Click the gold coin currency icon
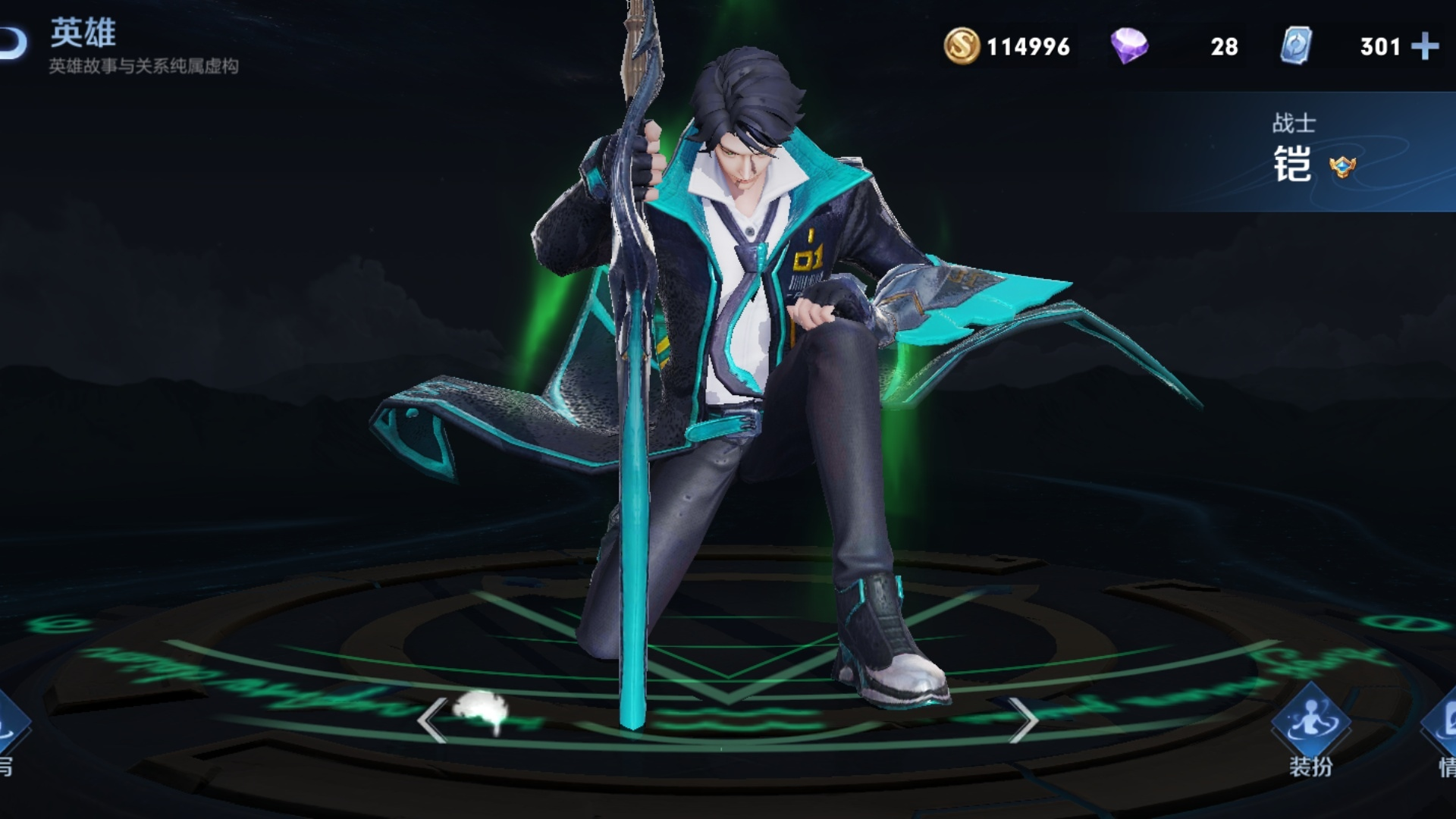 [x=962, y=46]
